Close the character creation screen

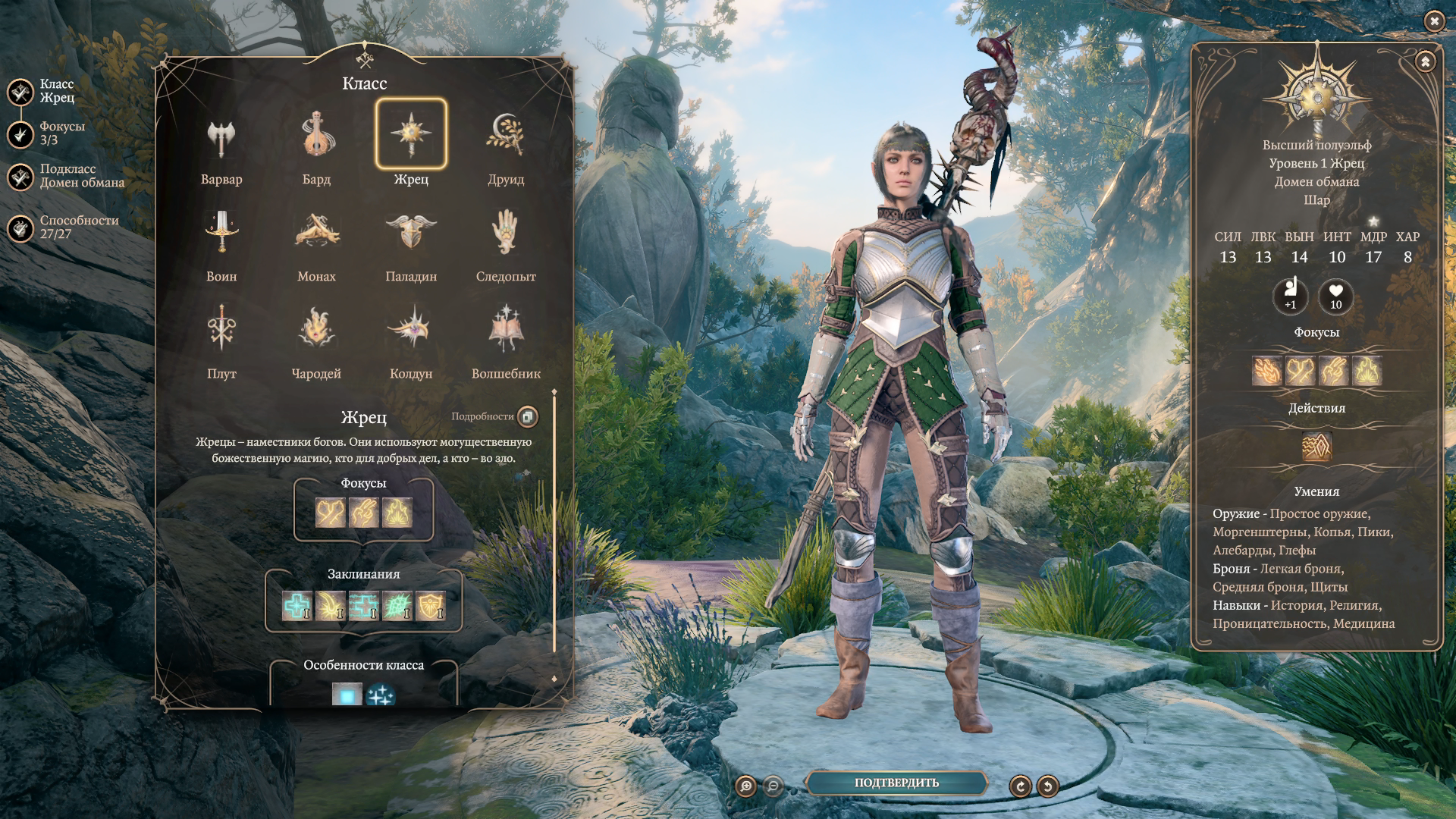[1434, 21]
